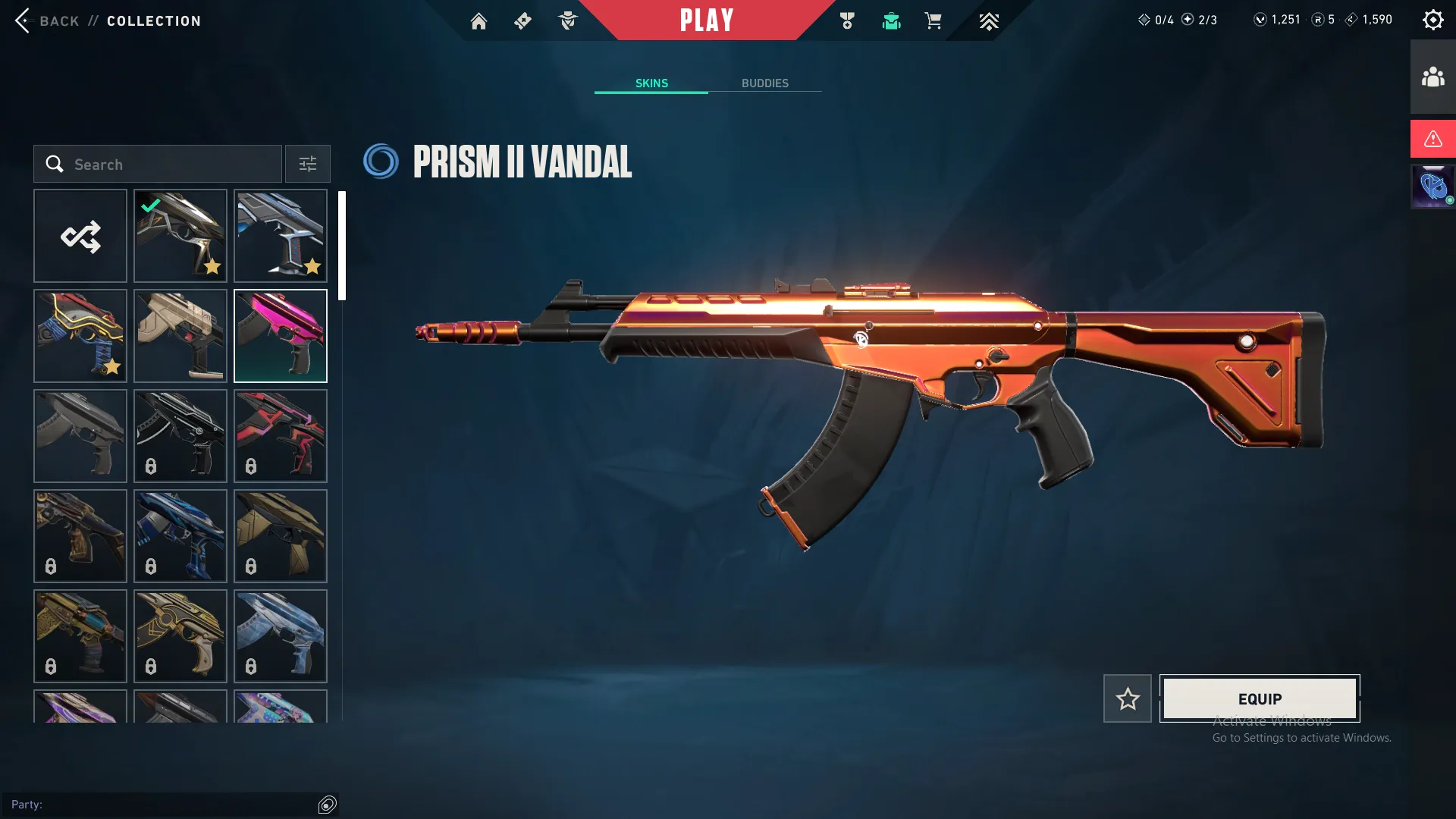Screen dimensions: 1456x819
Task: Expand your player card in top right
Action: click(1432, 186)
